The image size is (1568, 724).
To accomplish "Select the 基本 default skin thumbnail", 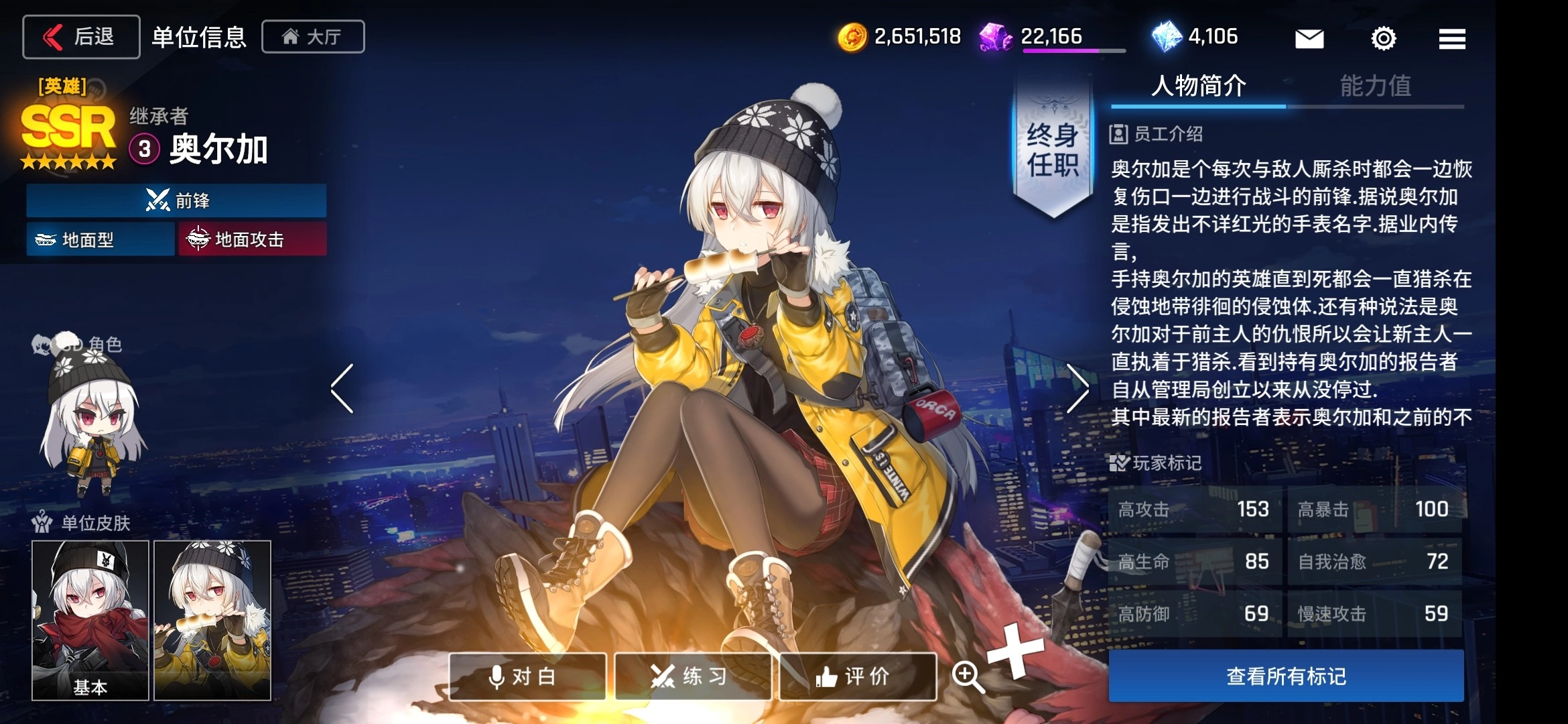I will coord(90,620).
